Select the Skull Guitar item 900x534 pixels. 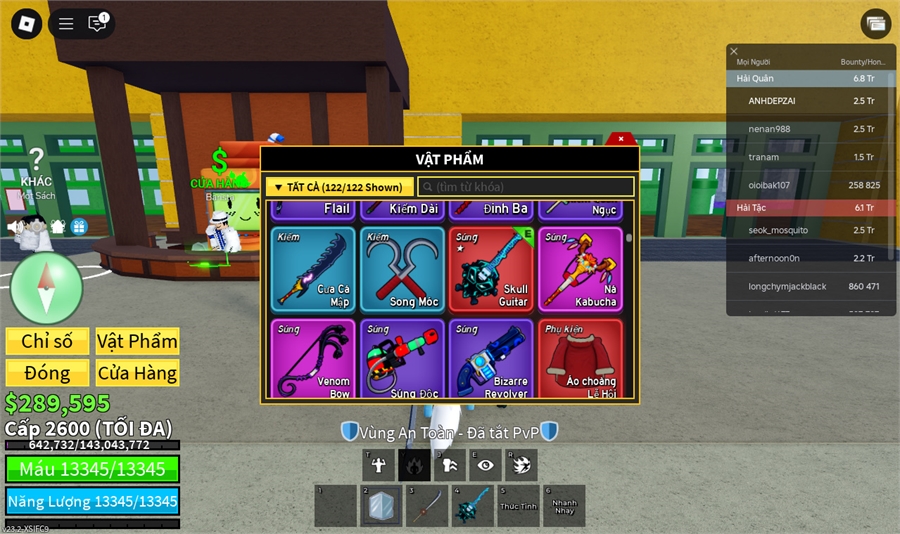(x=490, y=268)
